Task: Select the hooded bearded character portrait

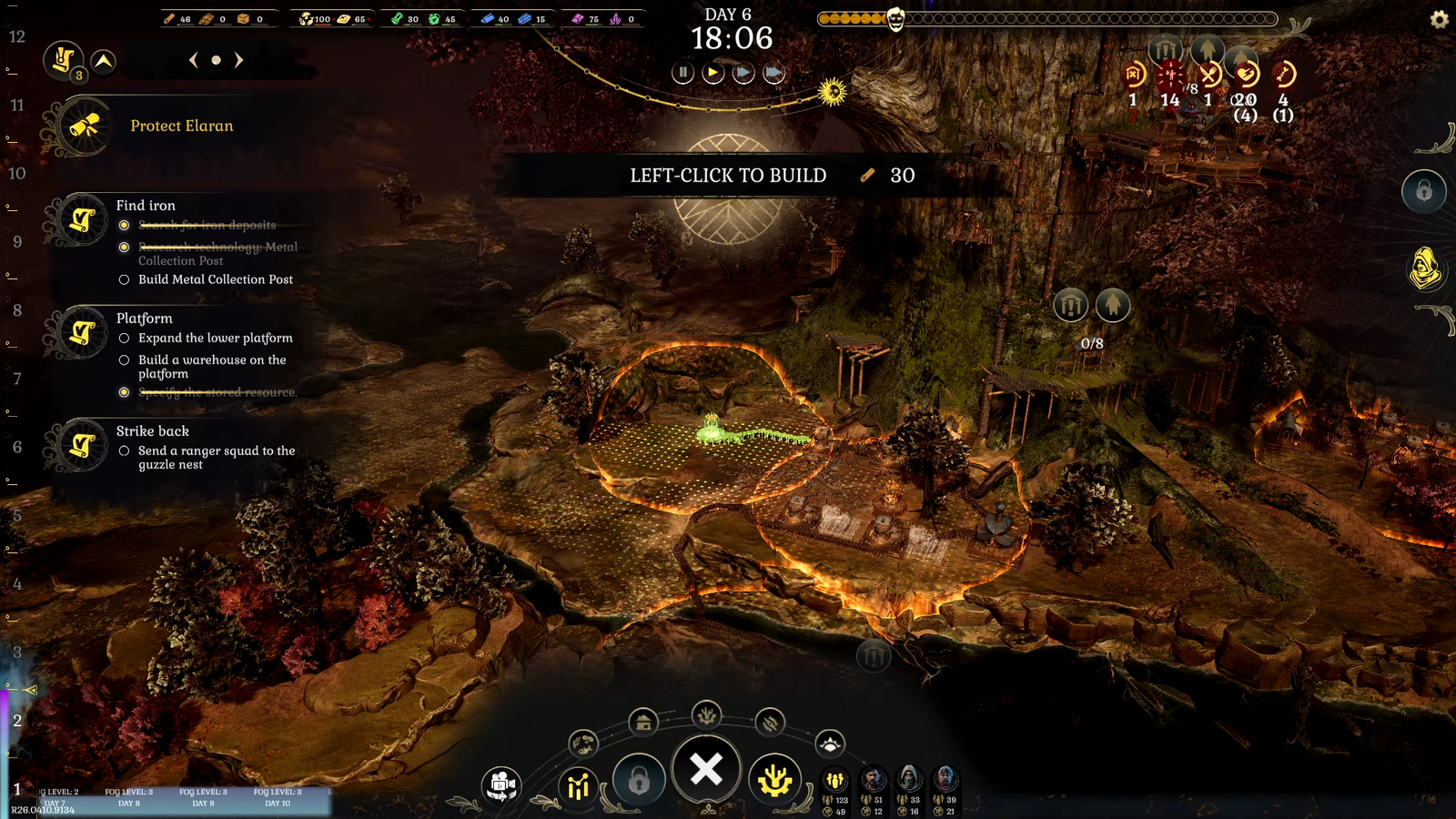Action: coord(909,779)
